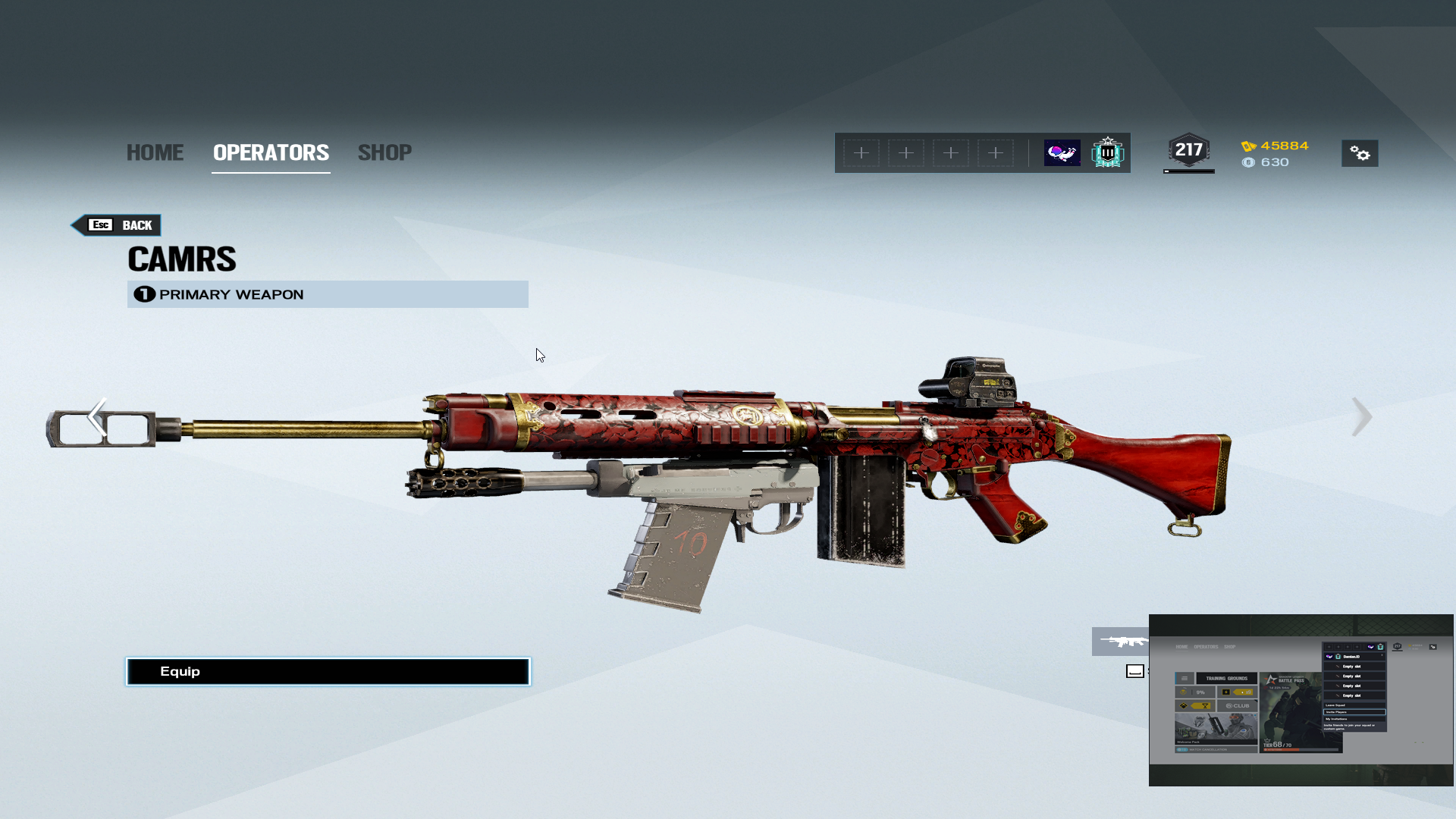Open the settings gear menu

pyautogui.click(x=1360, y=154)
